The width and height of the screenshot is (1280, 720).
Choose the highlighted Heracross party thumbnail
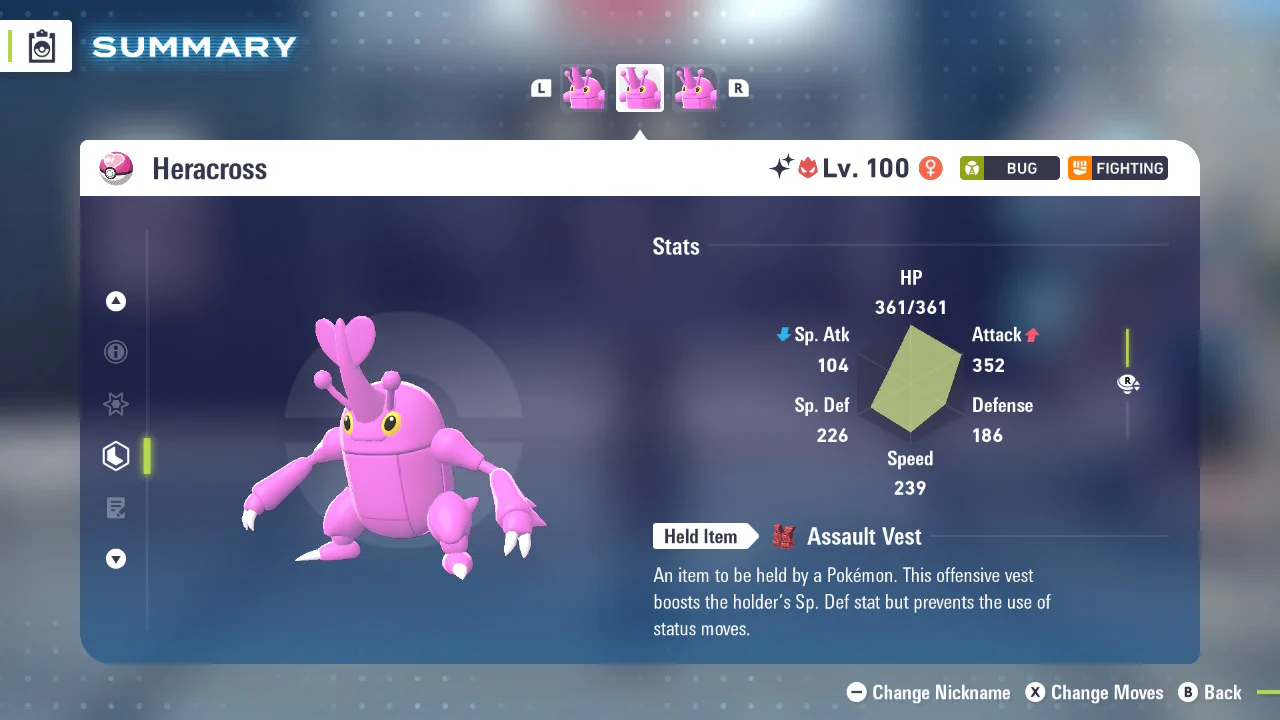point(640,89)
